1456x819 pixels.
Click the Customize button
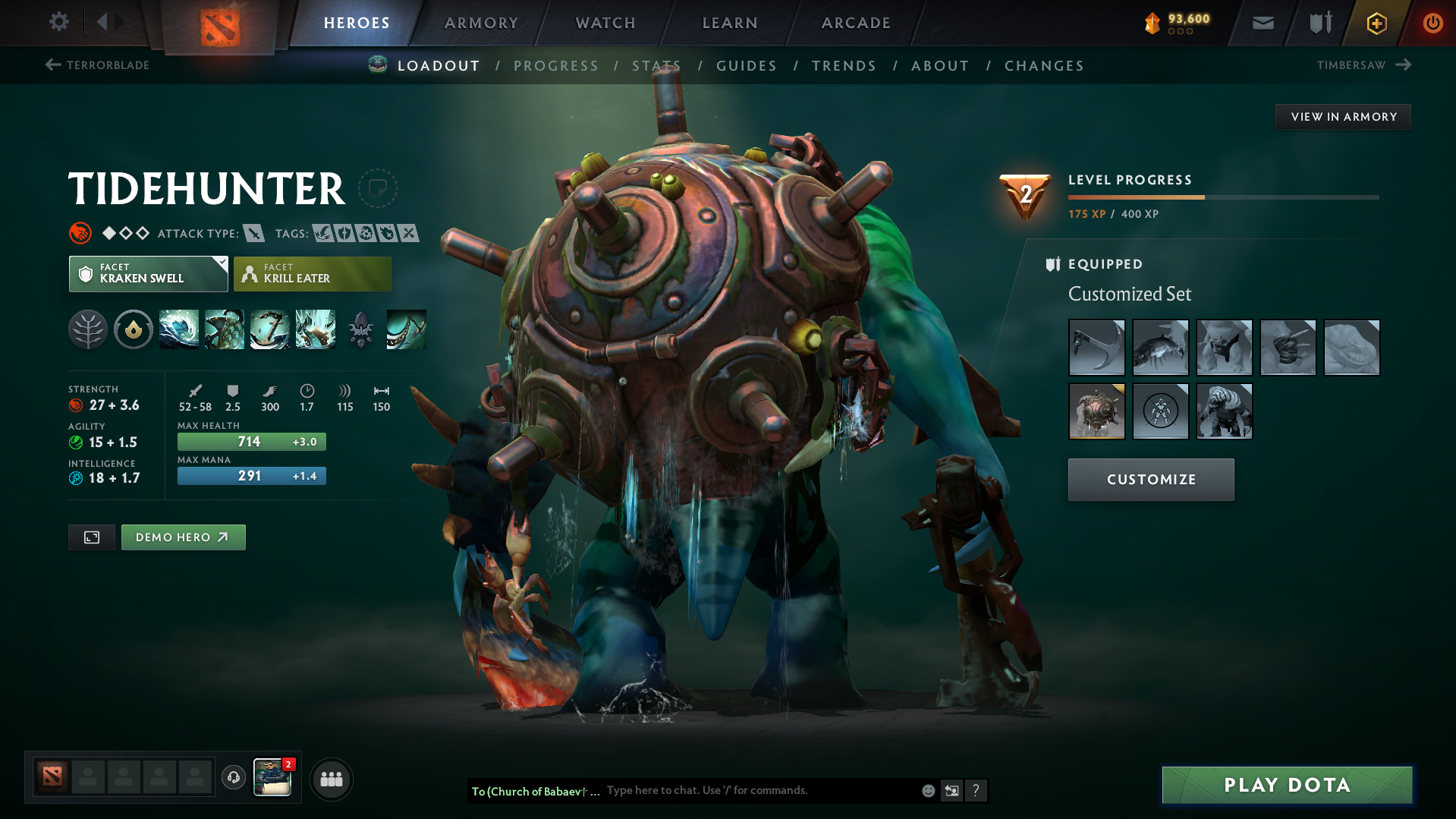coord(1150,479)
